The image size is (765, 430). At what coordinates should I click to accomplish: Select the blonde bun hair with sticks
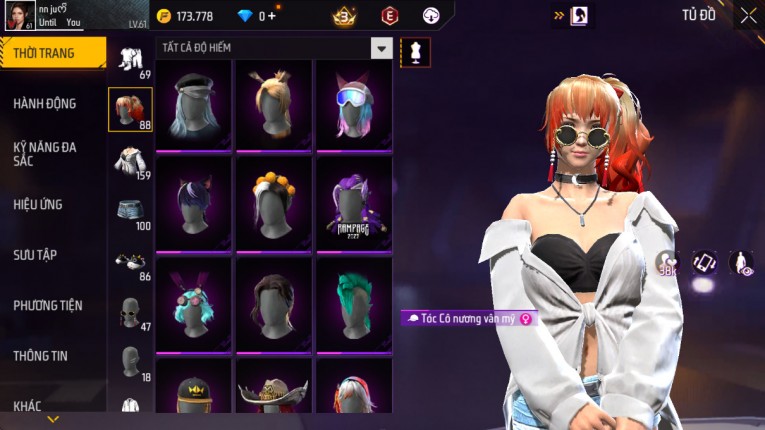pos(273,104)
